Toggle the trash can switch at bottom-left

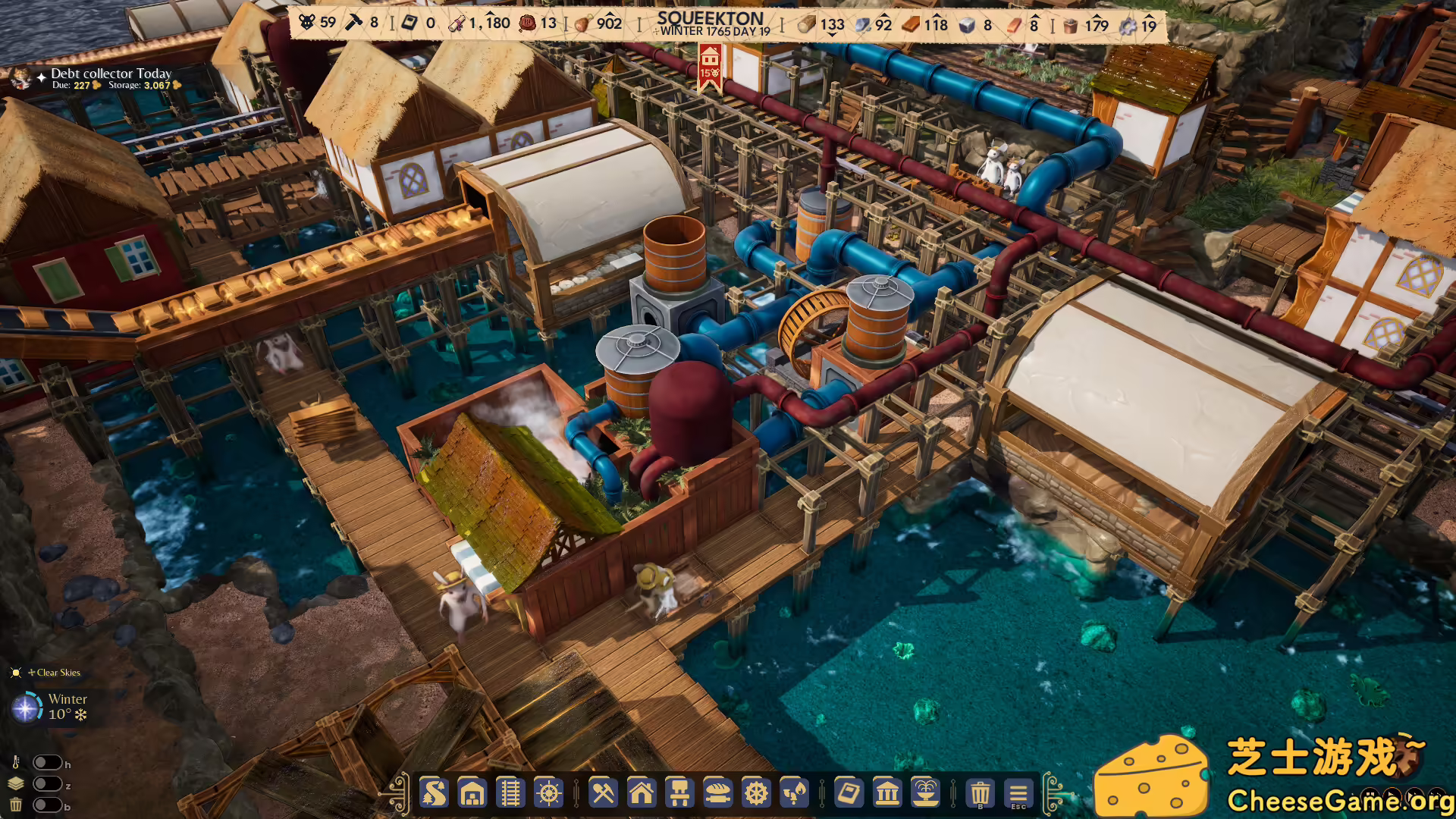click(47, 805)
